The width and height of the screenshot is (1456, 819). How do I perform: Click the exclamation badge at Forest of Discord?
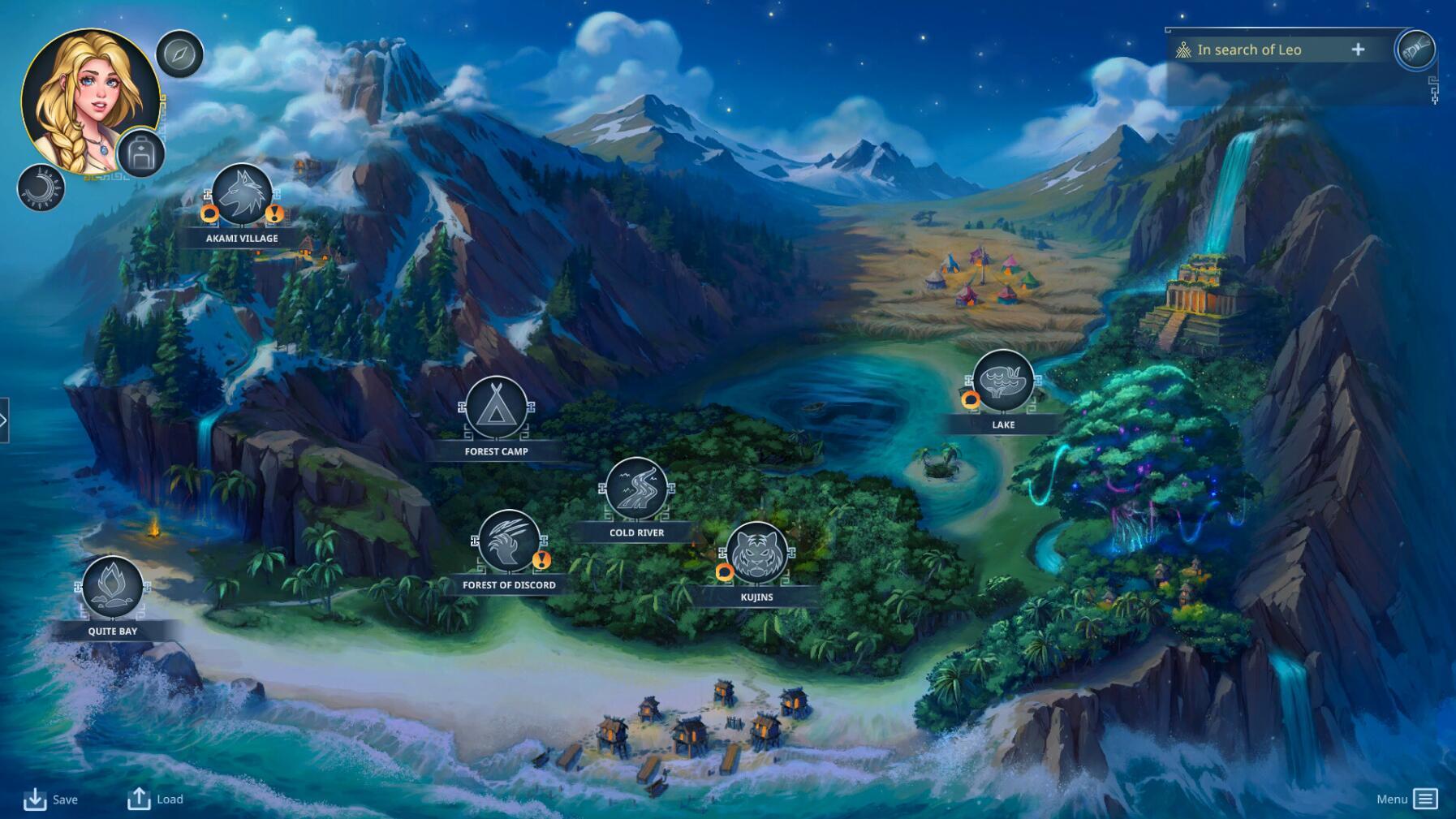pyautogui.click(x=541, y=560)
